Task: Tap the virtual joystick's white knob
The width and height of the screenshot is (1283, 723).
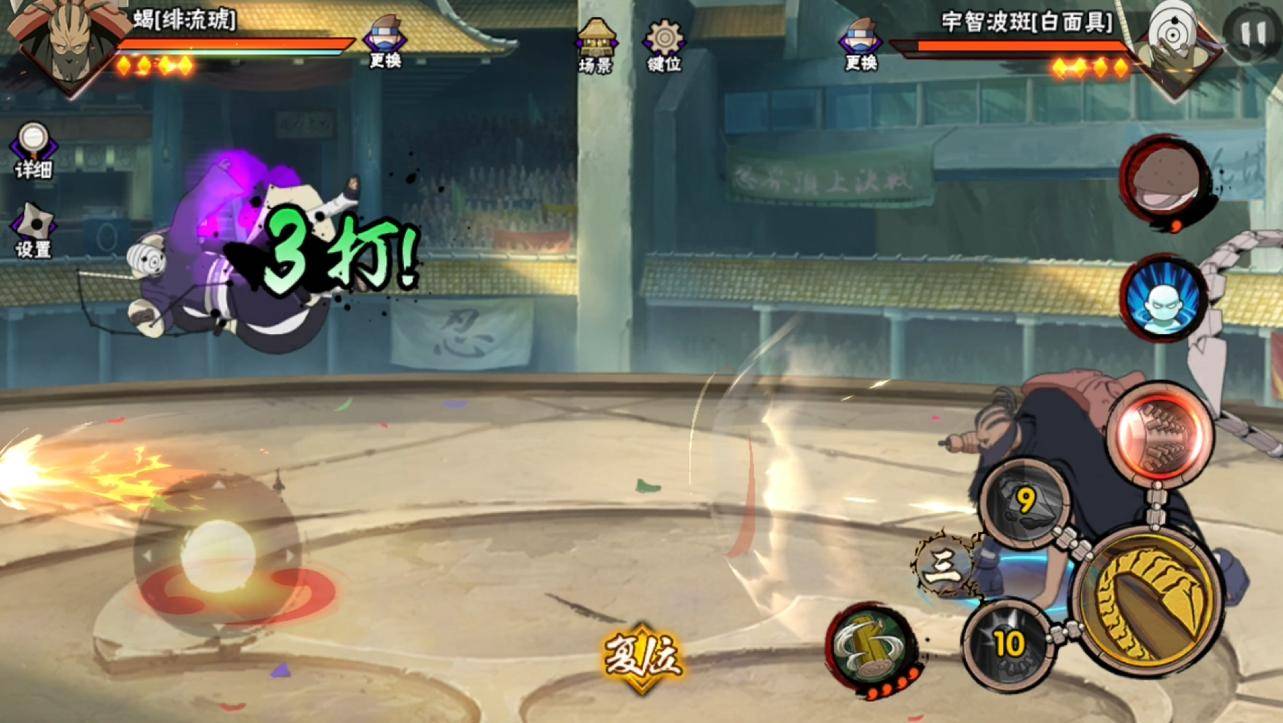Action: (217, 552)
